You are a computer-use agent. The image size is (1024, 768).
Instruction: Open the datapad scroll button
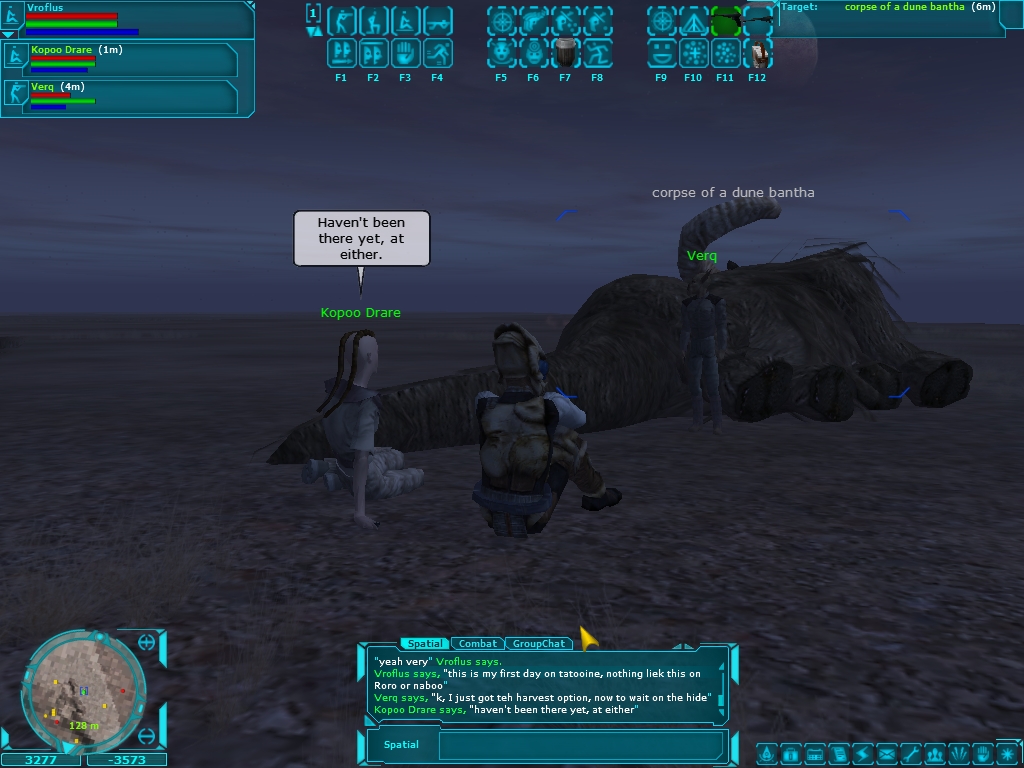(x=838, y=753)
